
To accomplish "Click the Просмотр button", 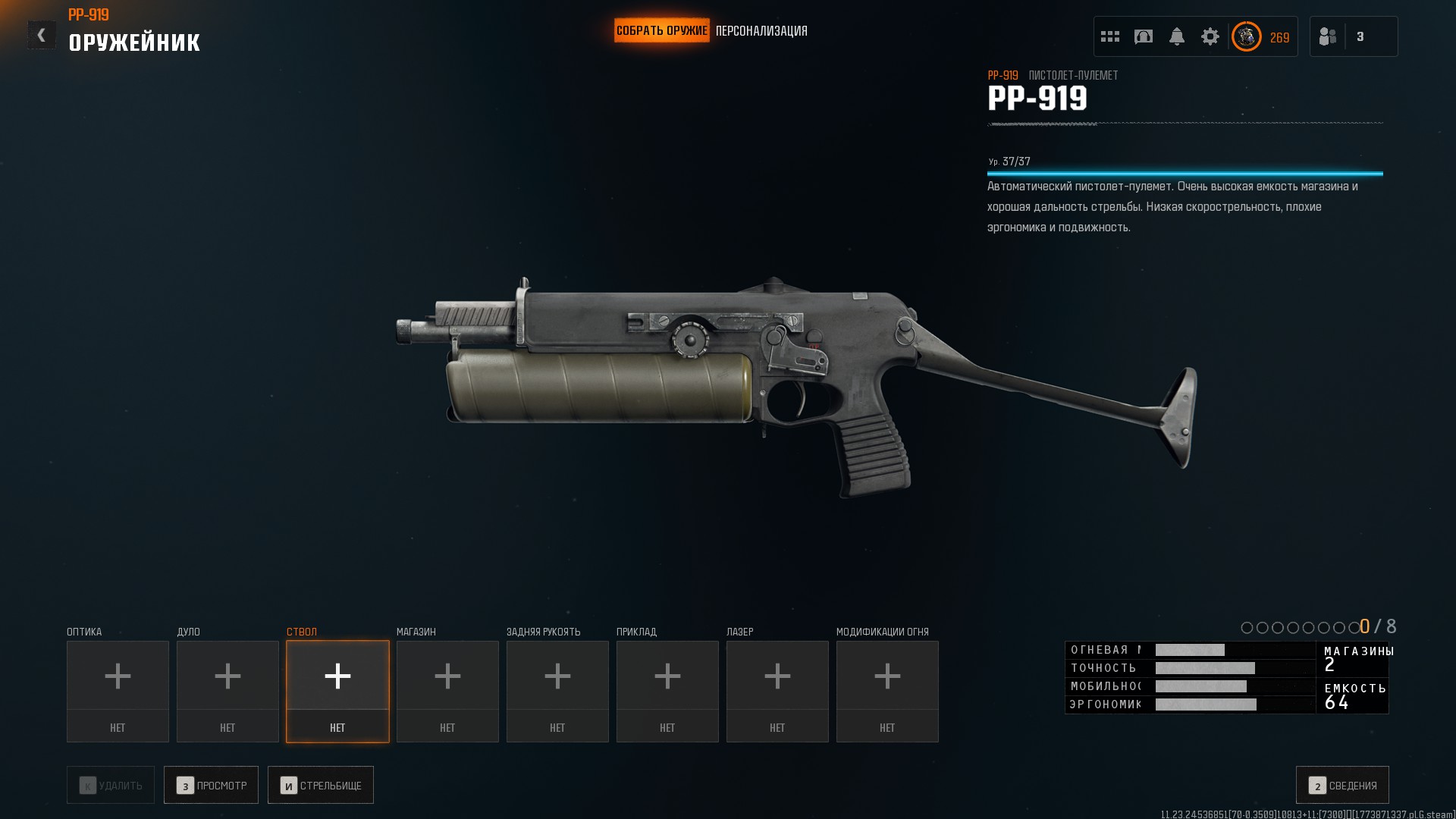I will coord(211,785).
